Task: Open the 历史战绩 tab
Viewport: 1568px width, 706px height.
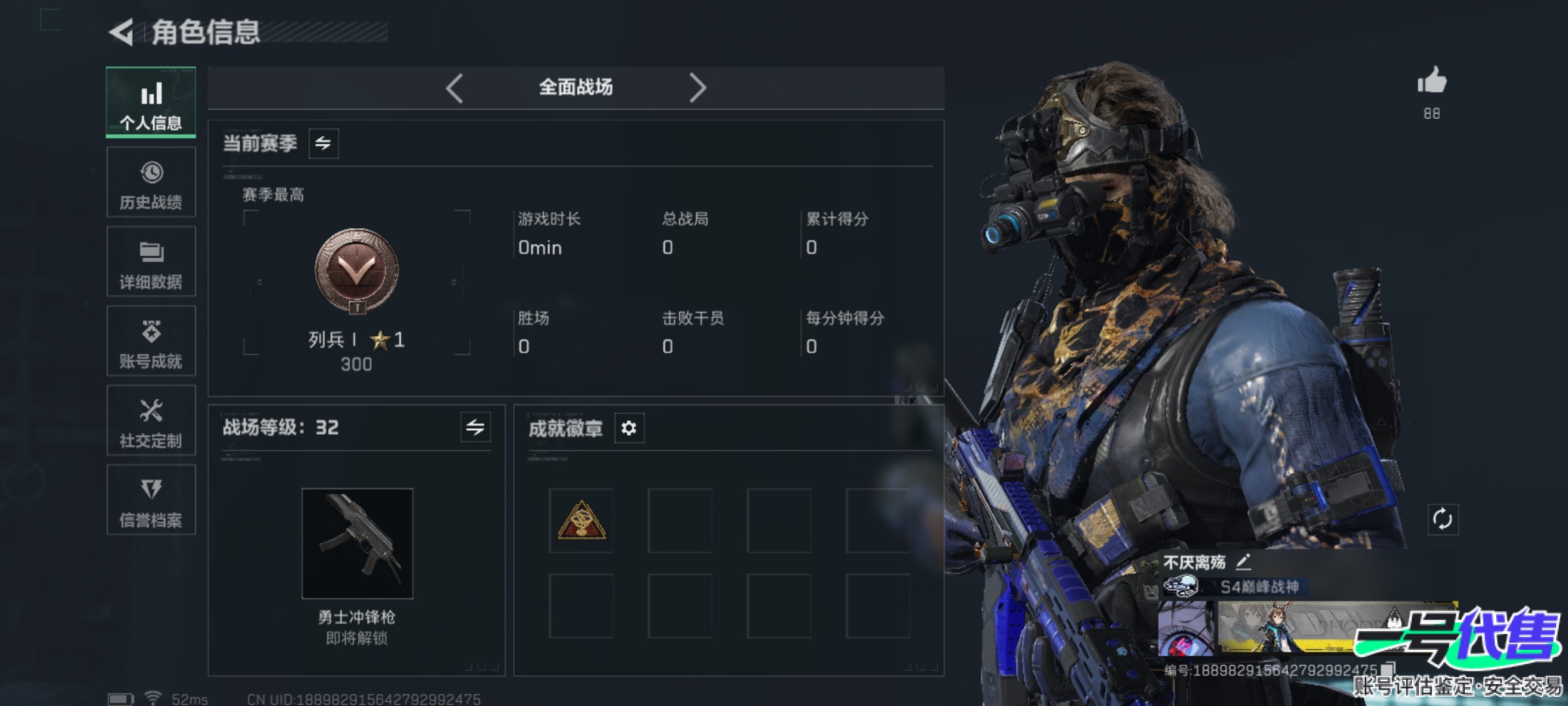Action: coord(151,182)
